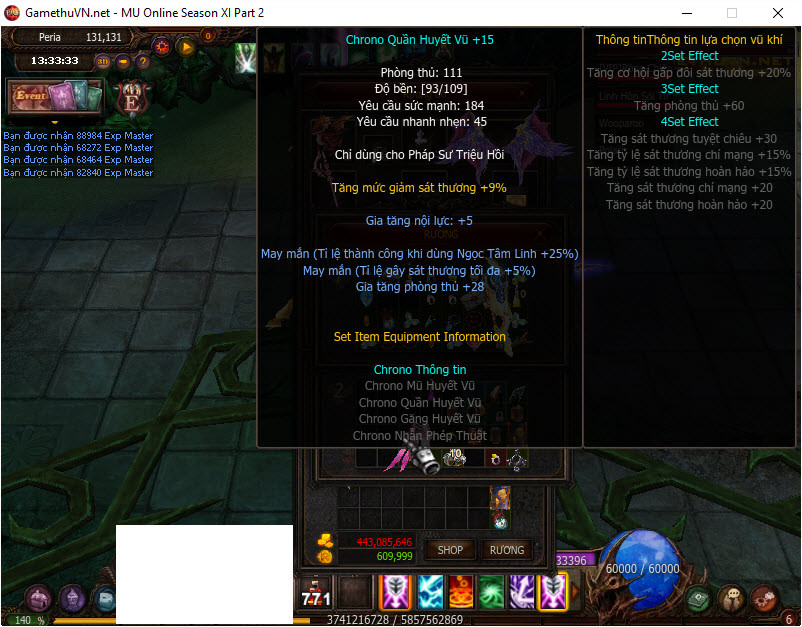The image size is (802, 627).
Task: Close the game window
Action: [777, 13]
